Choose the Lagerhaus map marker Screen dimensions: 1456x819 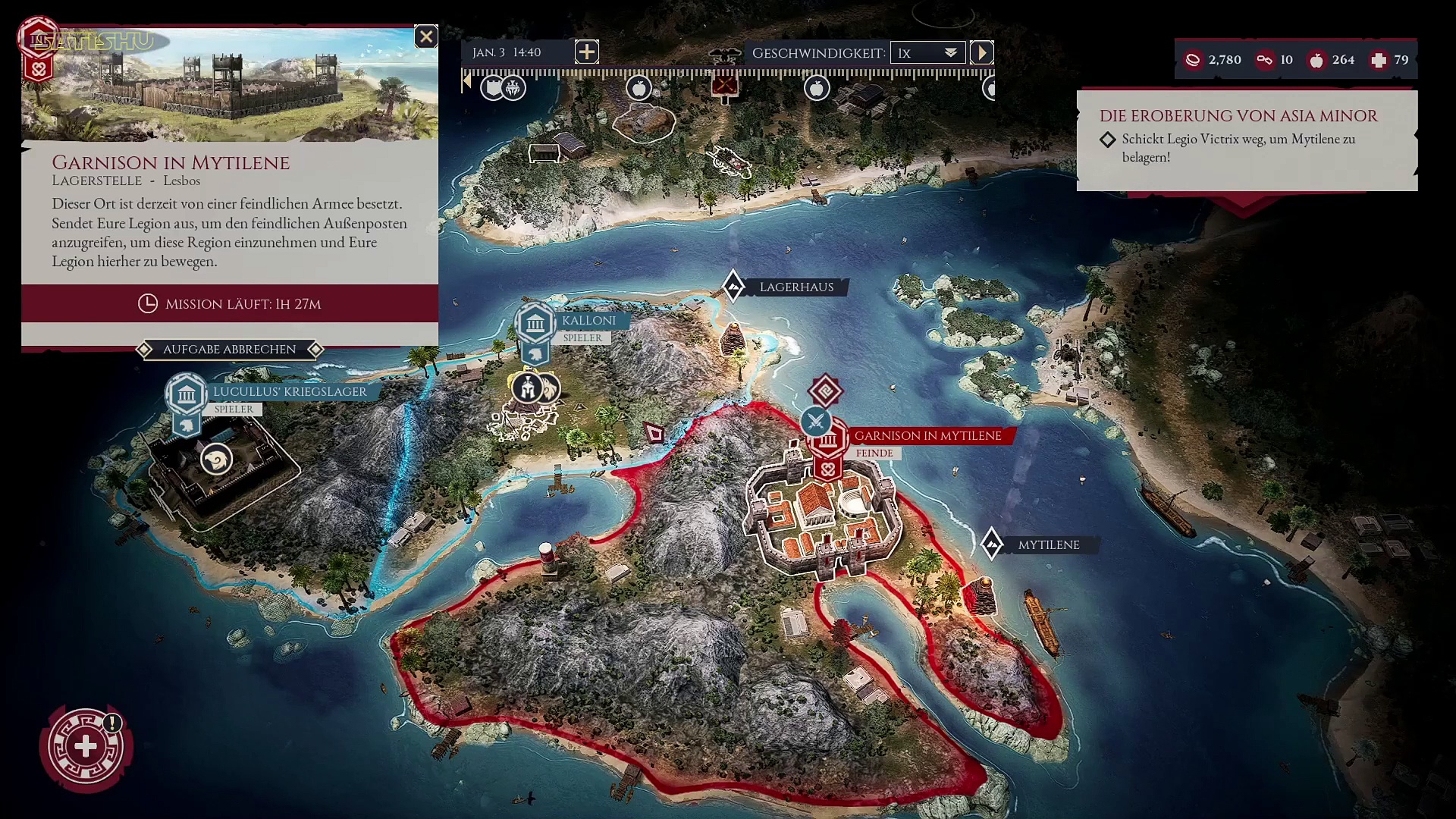click(x=733, y=287)
